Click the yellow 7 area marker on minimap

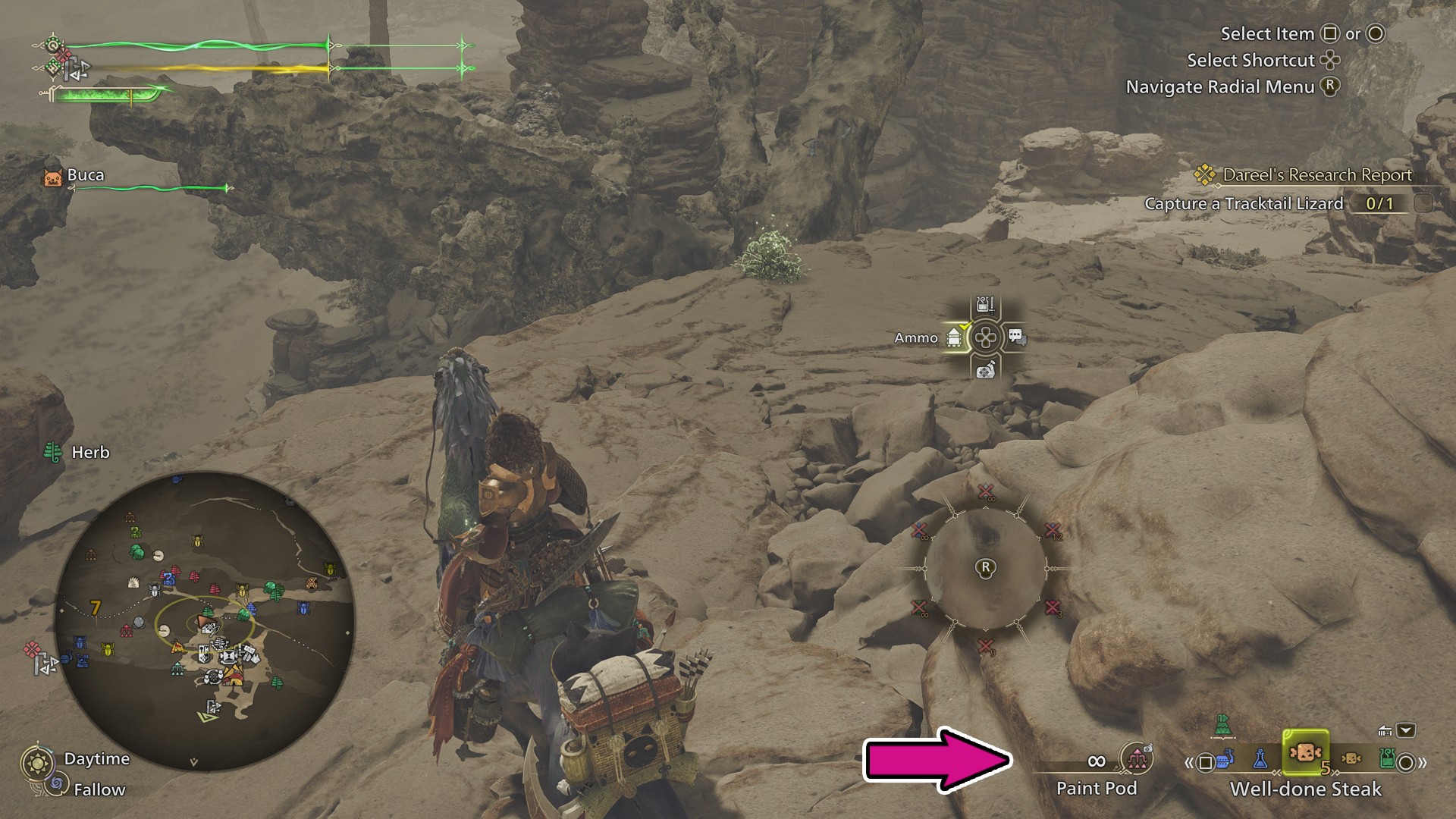tap(95, 608)
